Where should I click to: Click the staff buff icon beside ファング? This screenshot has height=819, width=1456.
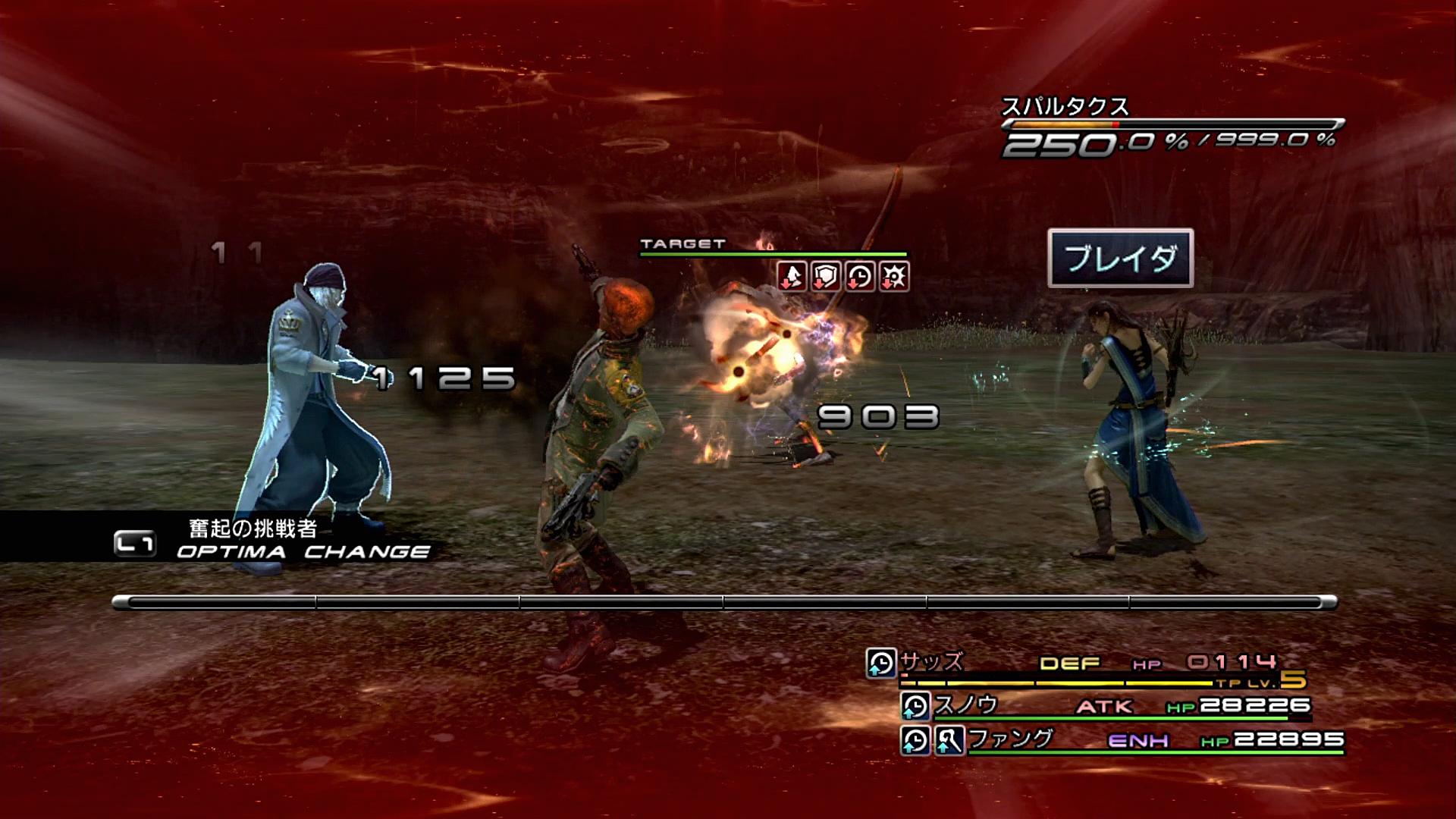click(949, 739)
